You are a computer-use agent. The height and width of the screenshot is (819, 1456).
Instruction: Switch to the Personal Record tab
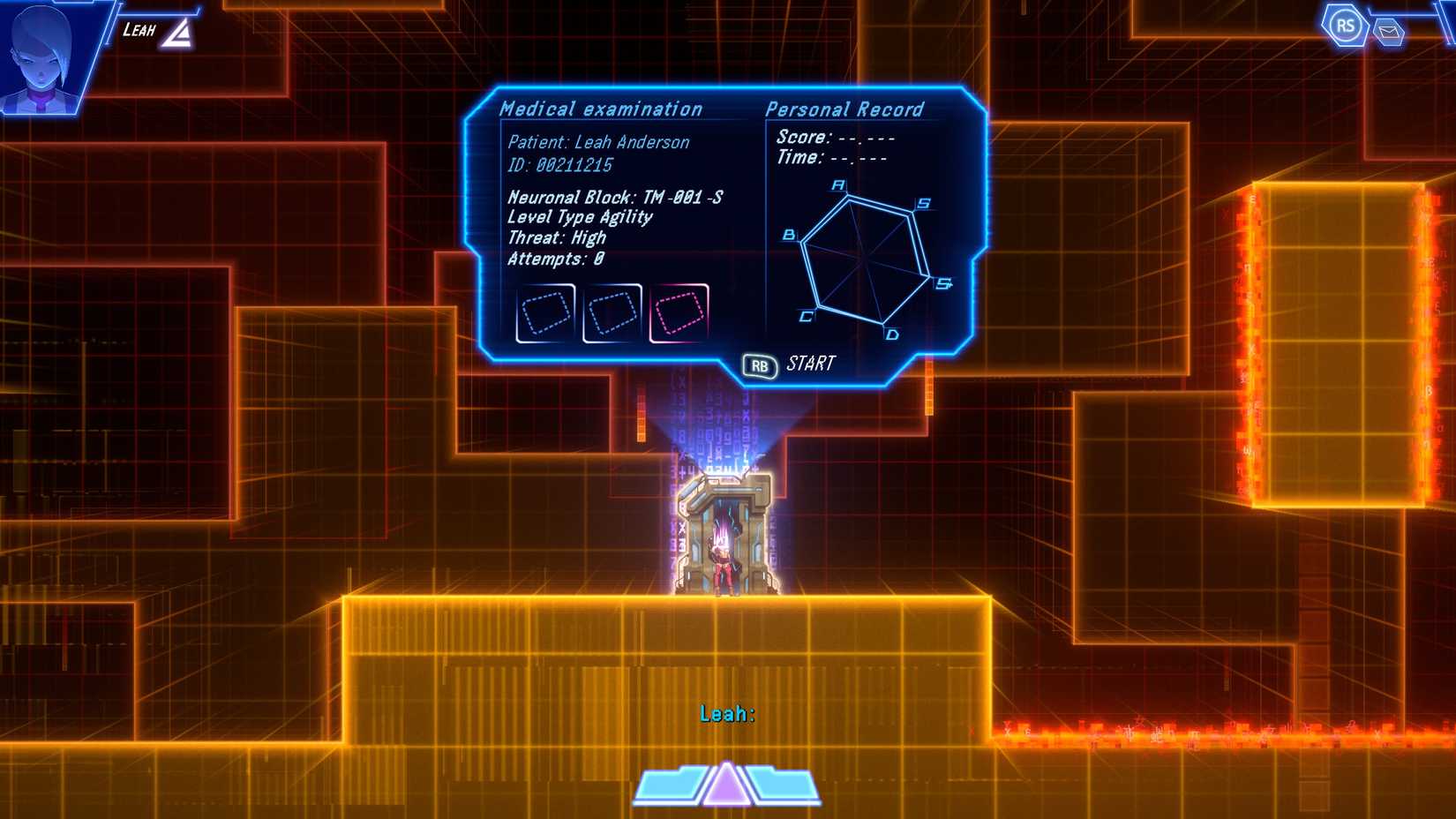pyautogui.click(x=844, y=109)
